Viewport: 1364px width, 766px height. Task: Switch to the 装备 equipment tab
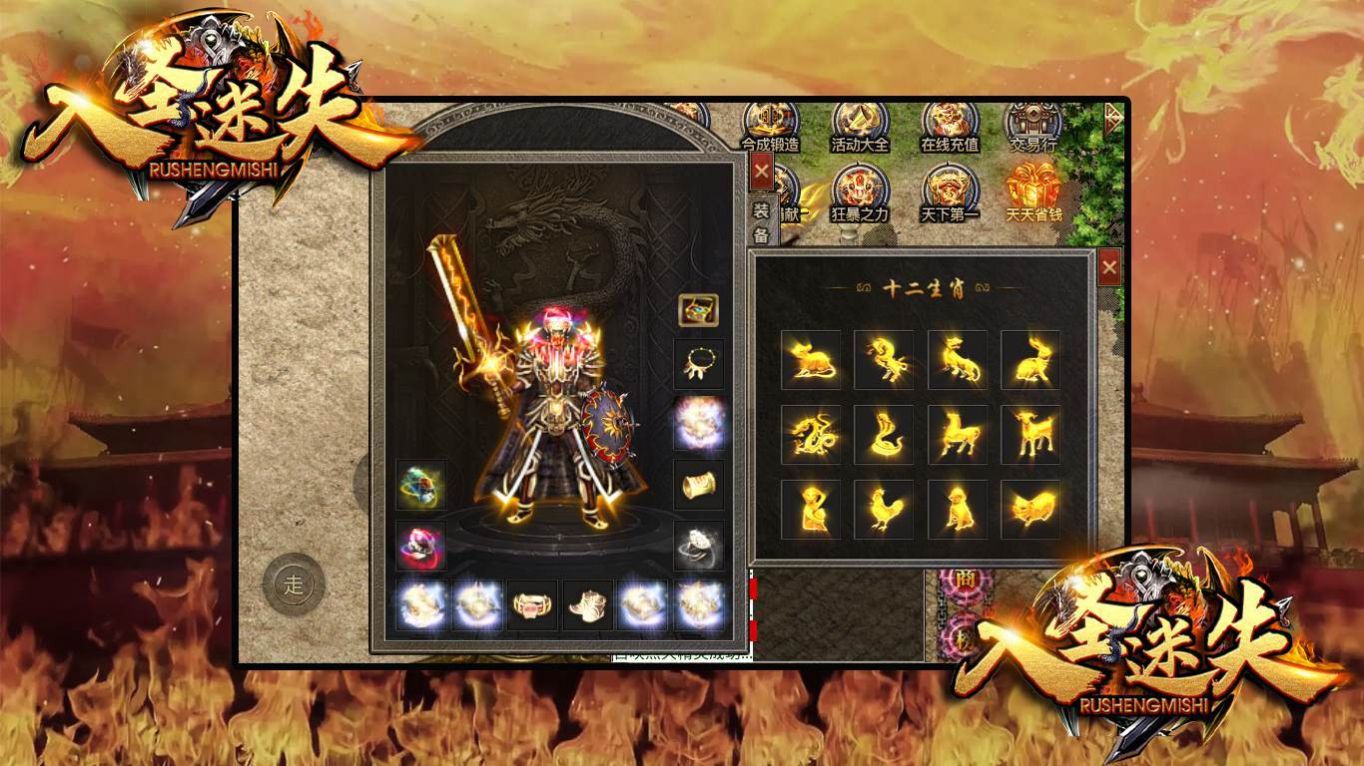click(761, 222)
